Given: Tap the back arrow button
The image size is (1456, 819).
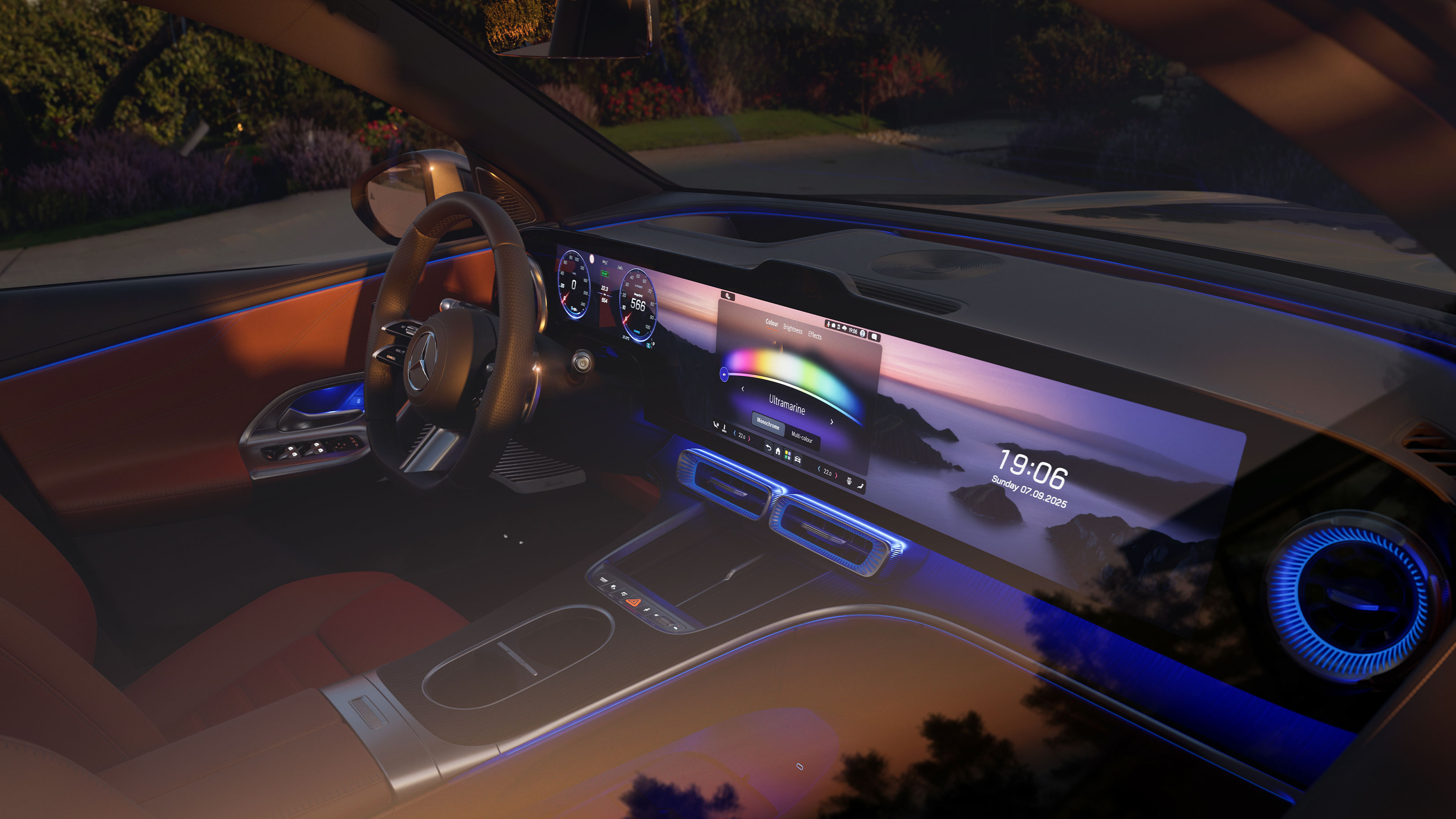Looking at the screenshot, I should tap(768, 448).
